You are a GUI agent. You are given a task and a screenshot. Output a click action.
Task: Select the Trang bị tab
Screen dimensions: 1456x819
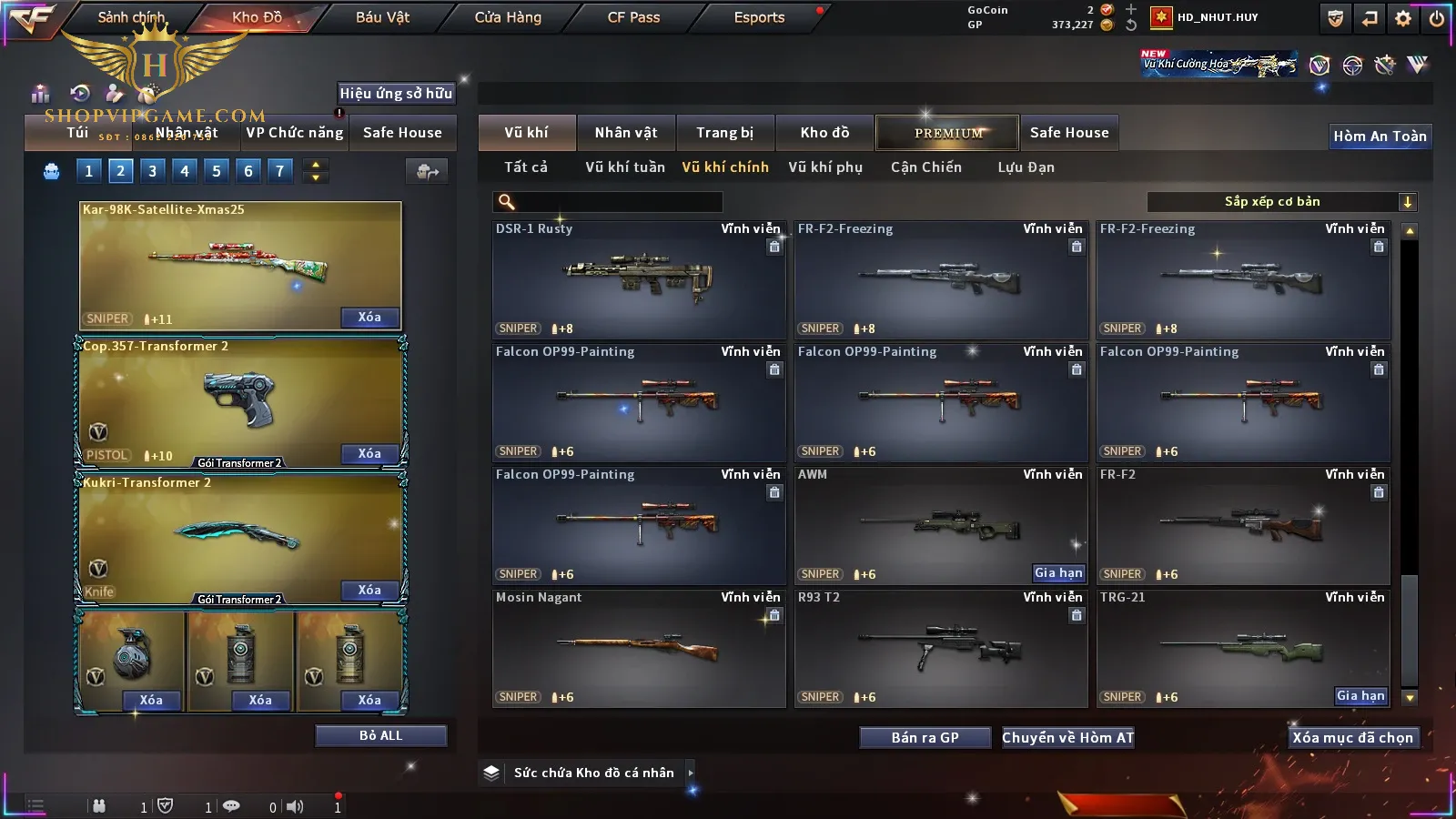[x=724, y=133]
